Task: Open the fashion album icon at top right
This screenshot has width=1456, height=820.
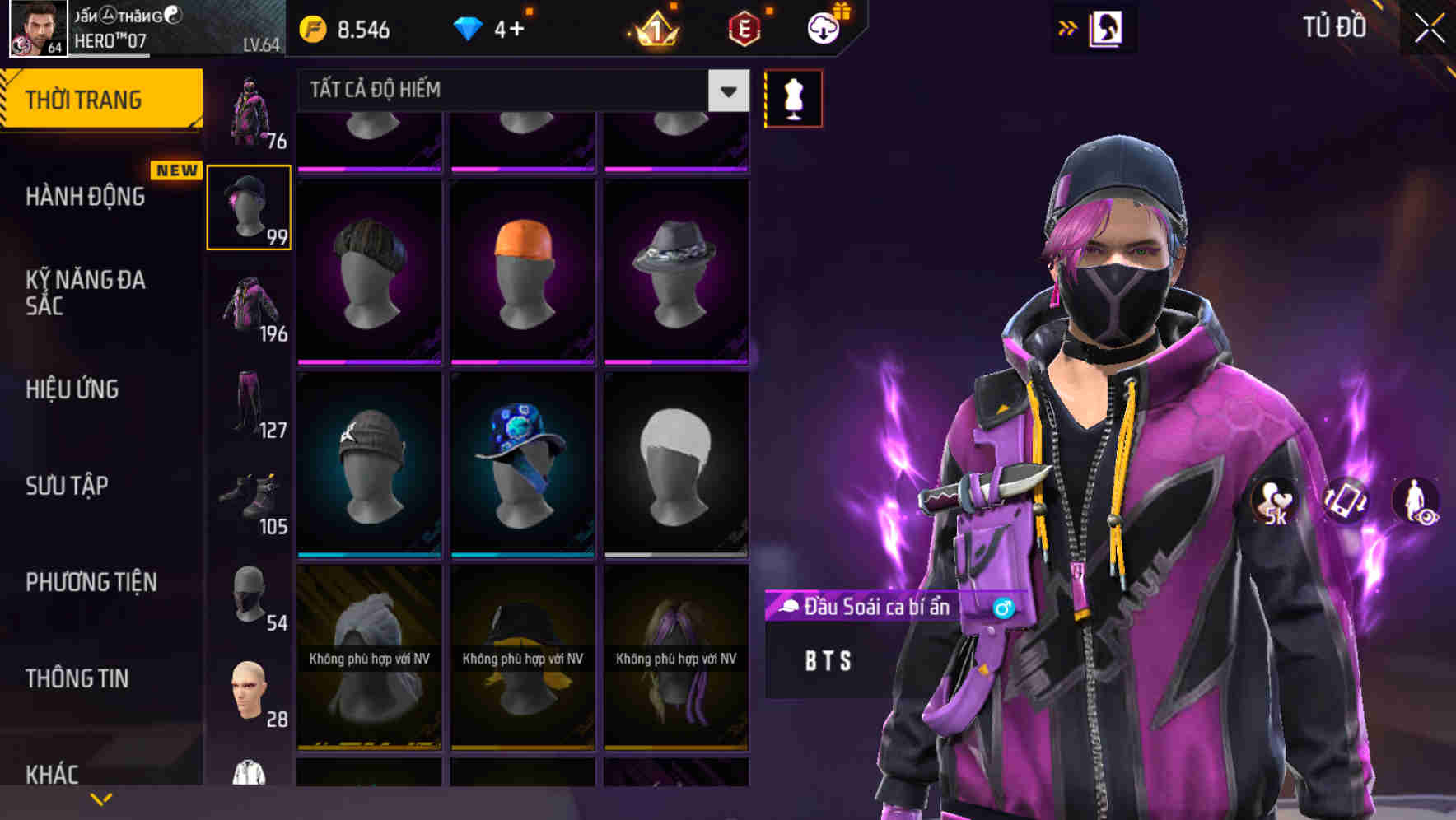Action: pyautogui.click(x=1108, y=28)
